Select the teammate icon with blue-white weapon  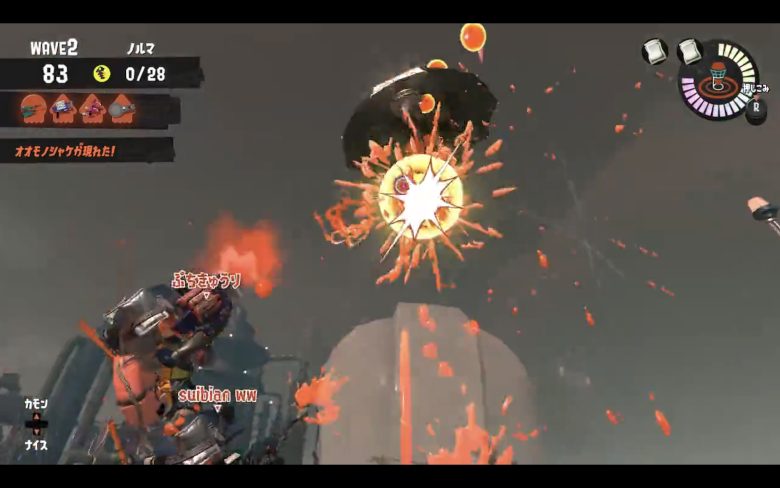click(x=63, y=107)
